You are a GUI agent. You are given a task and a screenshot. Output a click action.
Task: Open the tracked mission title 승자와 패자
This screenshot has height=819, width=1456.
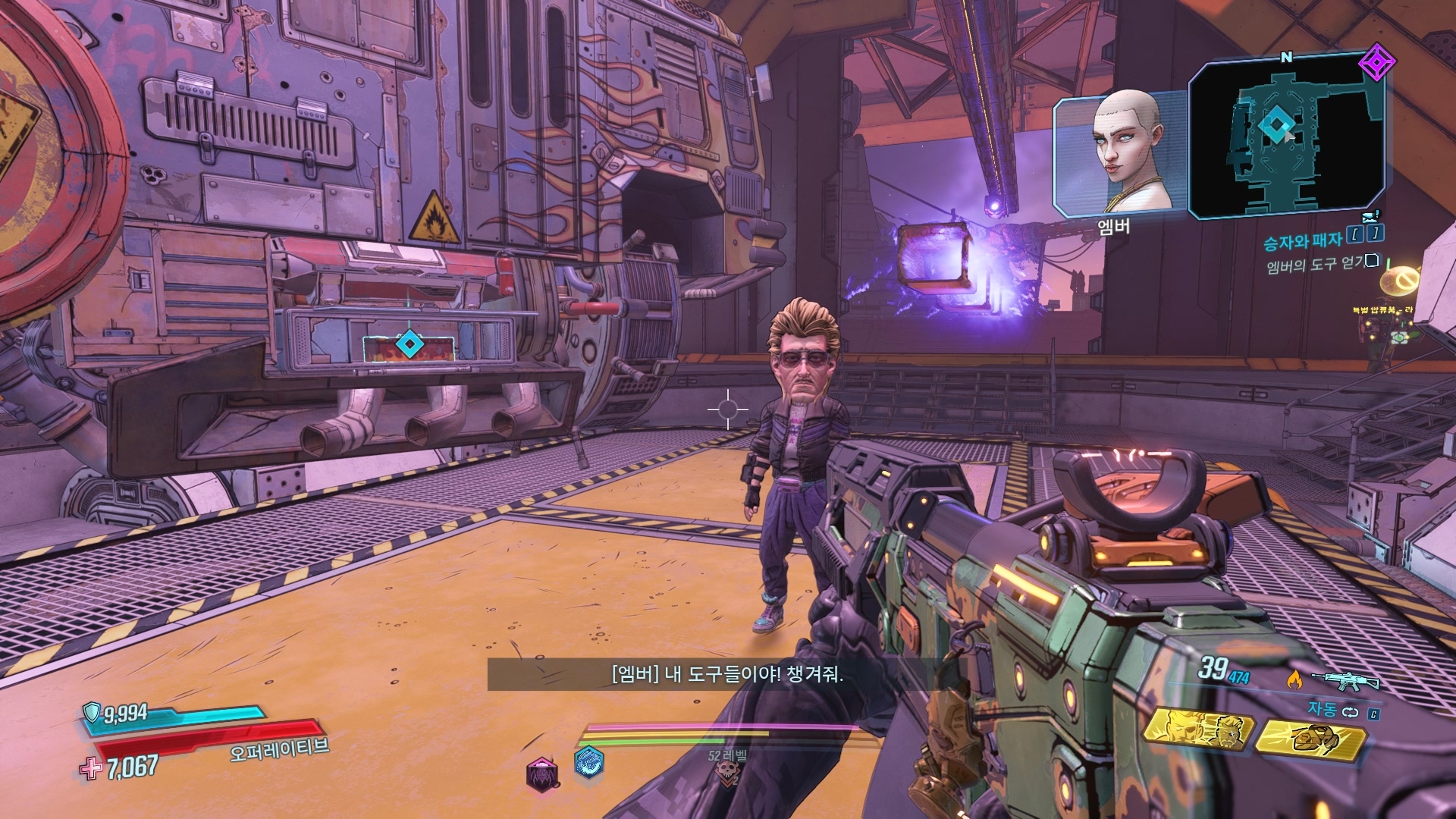(1302, 242)
